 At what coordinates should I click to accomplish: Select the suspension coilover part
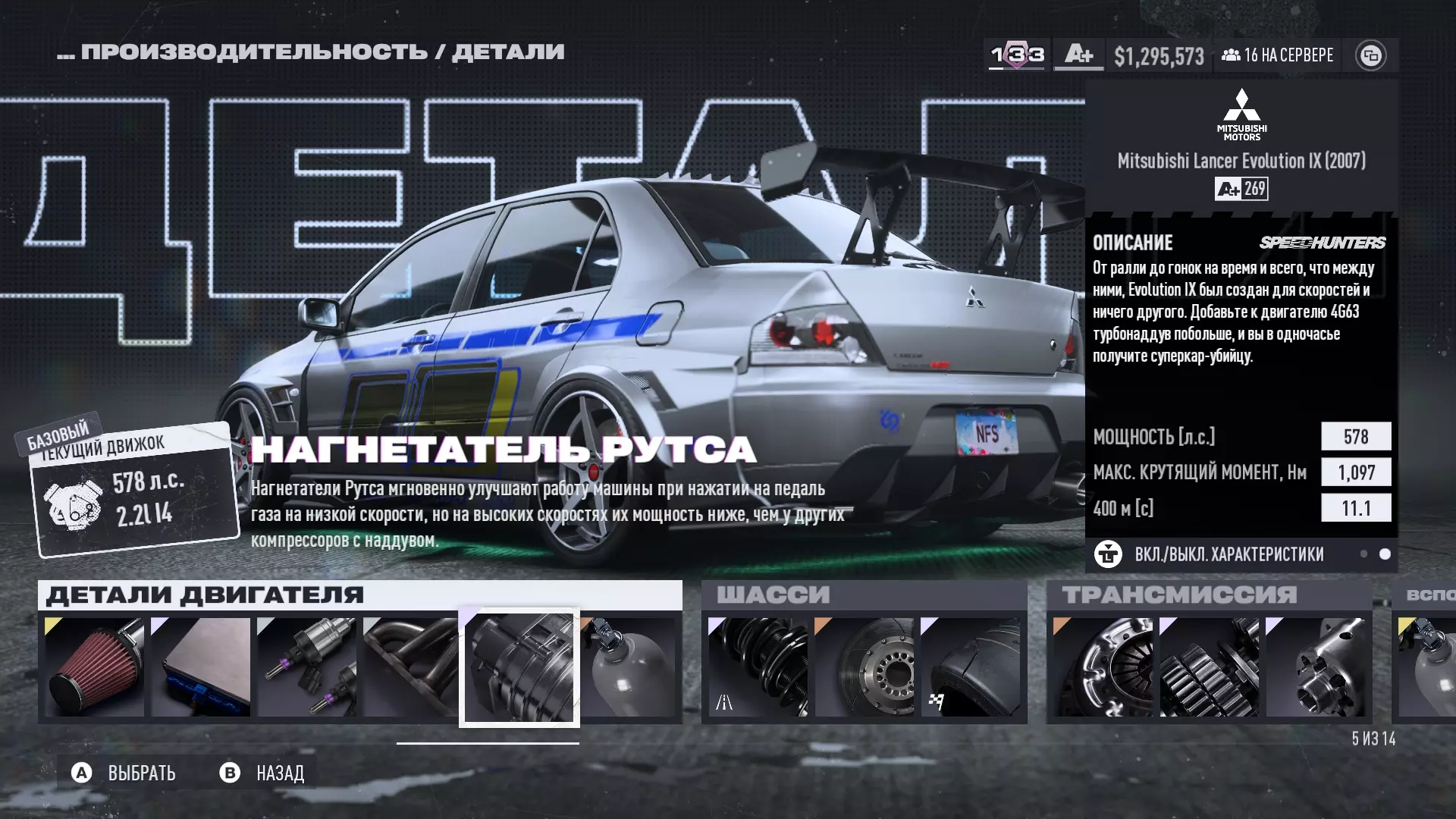[758, 667]
